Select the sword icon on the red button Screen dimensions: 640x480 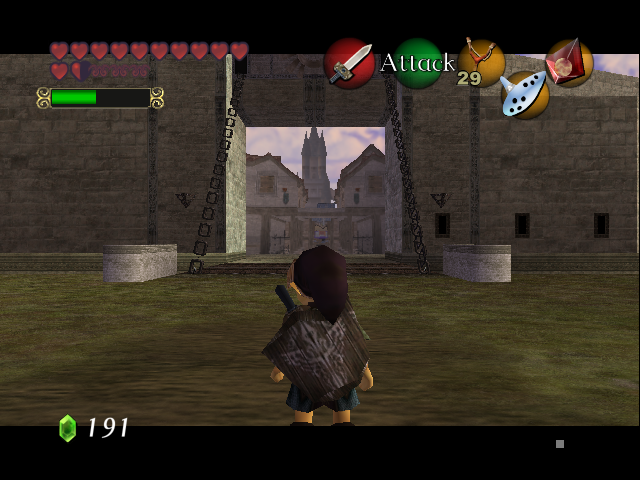coord(349,63)
